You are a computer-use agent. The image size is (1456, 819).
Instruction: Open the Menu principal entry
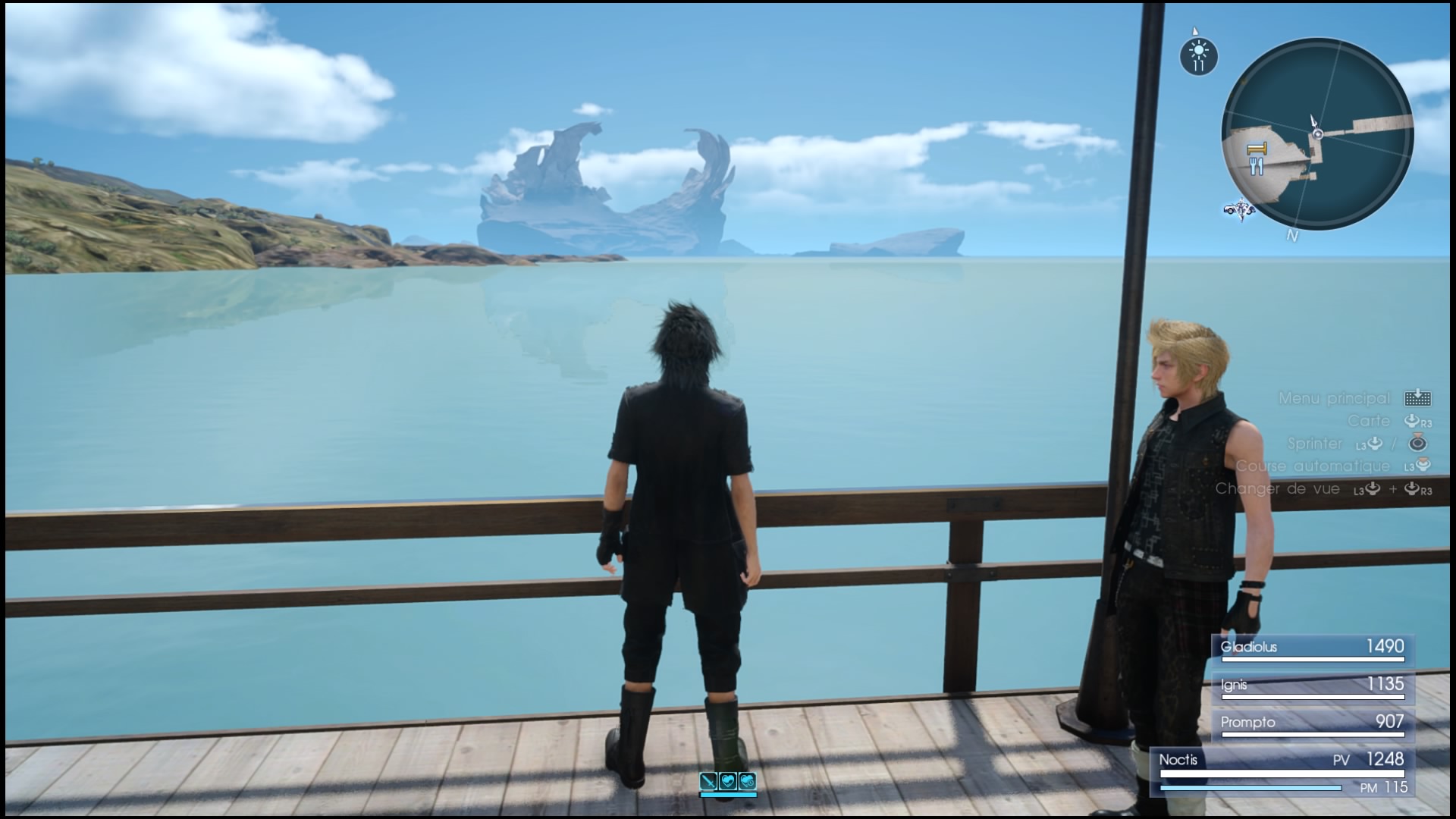[x=1335, y=398]
